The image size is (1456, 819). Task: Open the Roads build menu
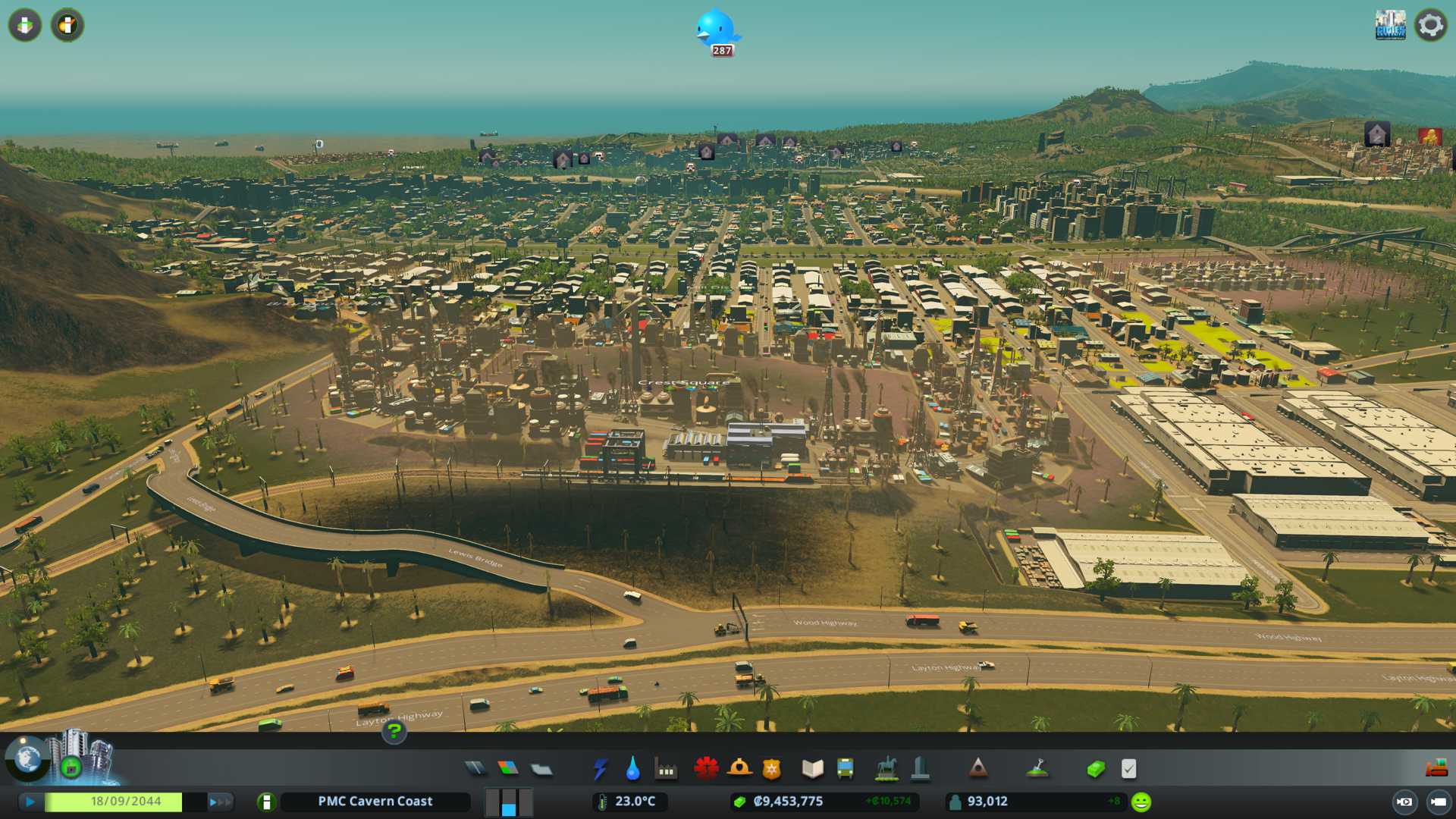click(475, 769)
